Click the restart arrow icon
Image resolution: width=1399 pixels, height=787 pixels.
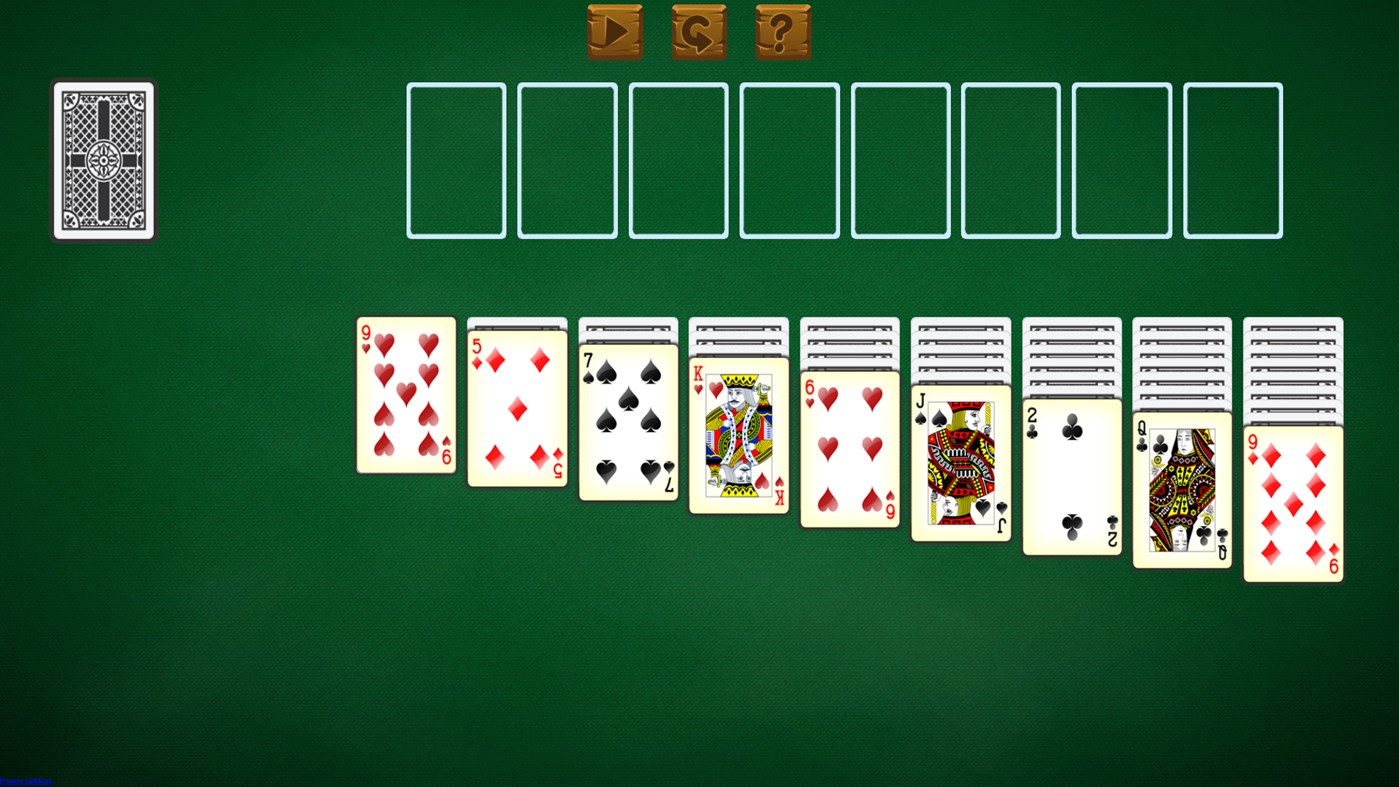[x=698, y=31]
